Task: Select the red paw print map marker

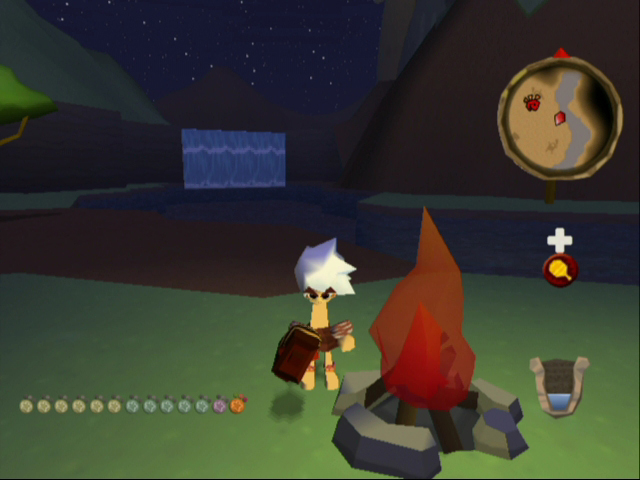Action: 532,101
